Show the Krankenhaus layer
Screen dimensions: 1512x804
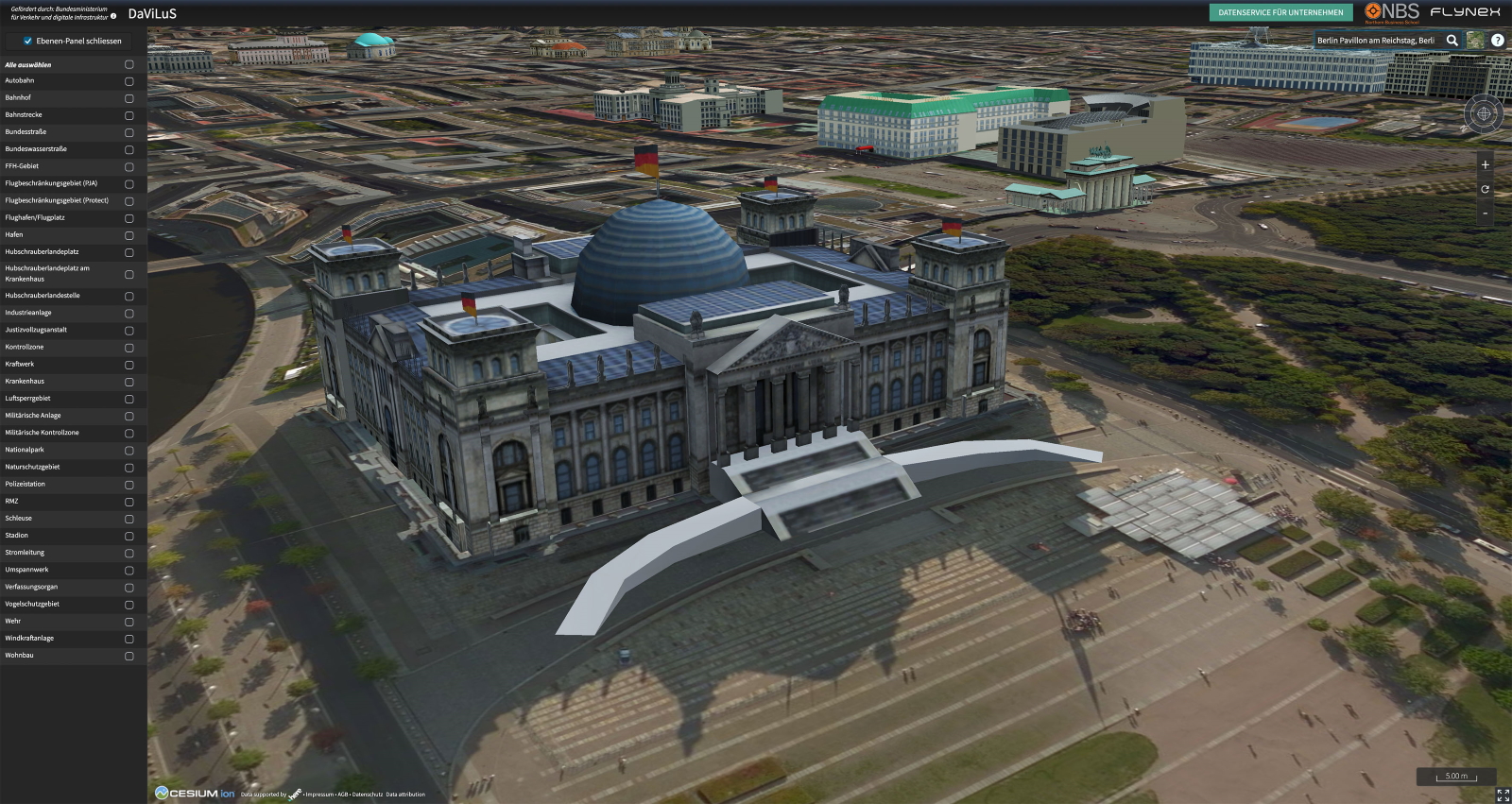[129, 382]
